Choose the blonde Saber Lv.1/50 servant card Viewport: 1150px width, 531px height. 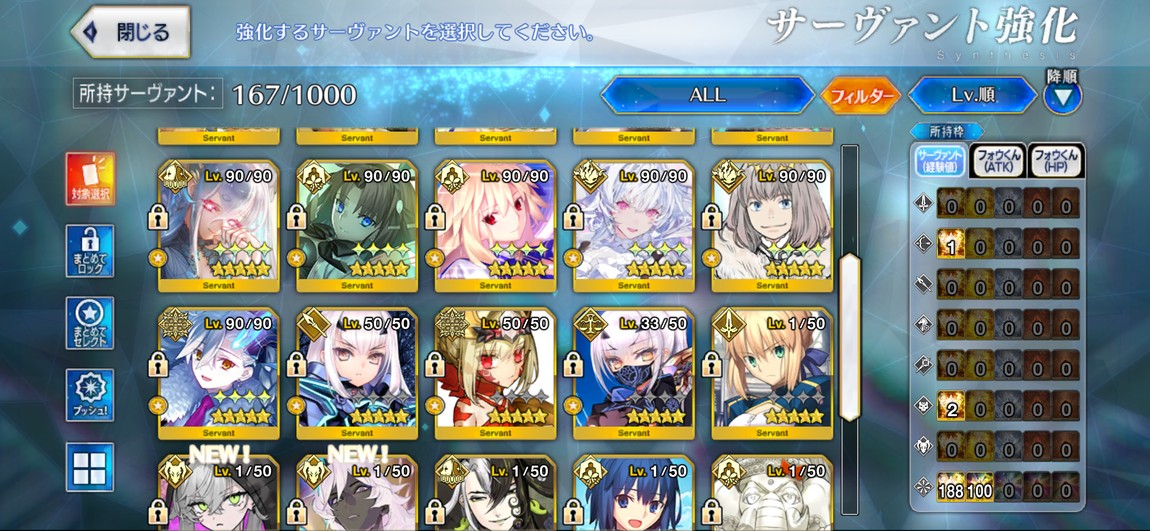coord(771,372)
